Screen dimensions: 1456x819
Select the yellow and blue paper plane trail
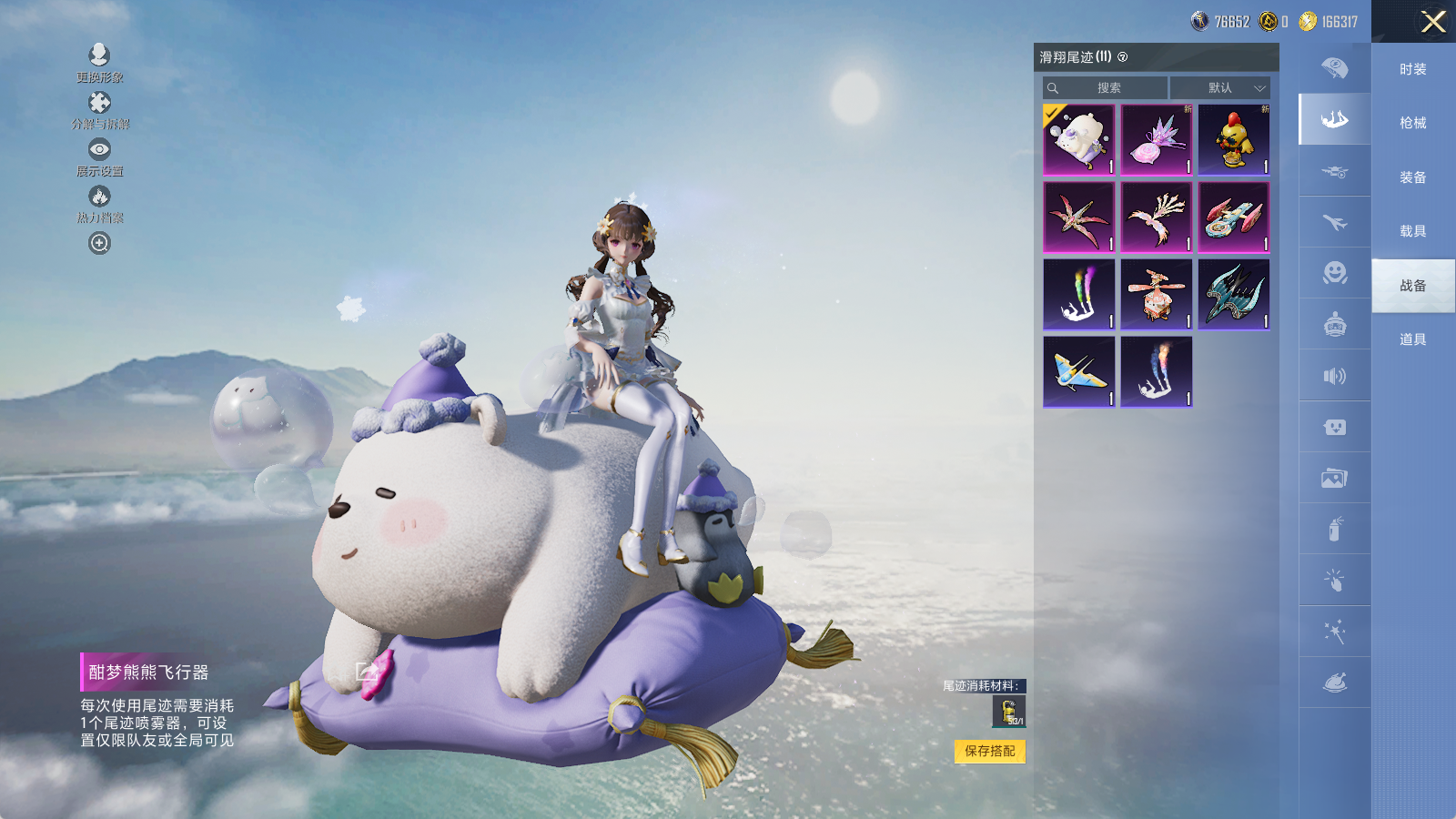click(1078, 371)
